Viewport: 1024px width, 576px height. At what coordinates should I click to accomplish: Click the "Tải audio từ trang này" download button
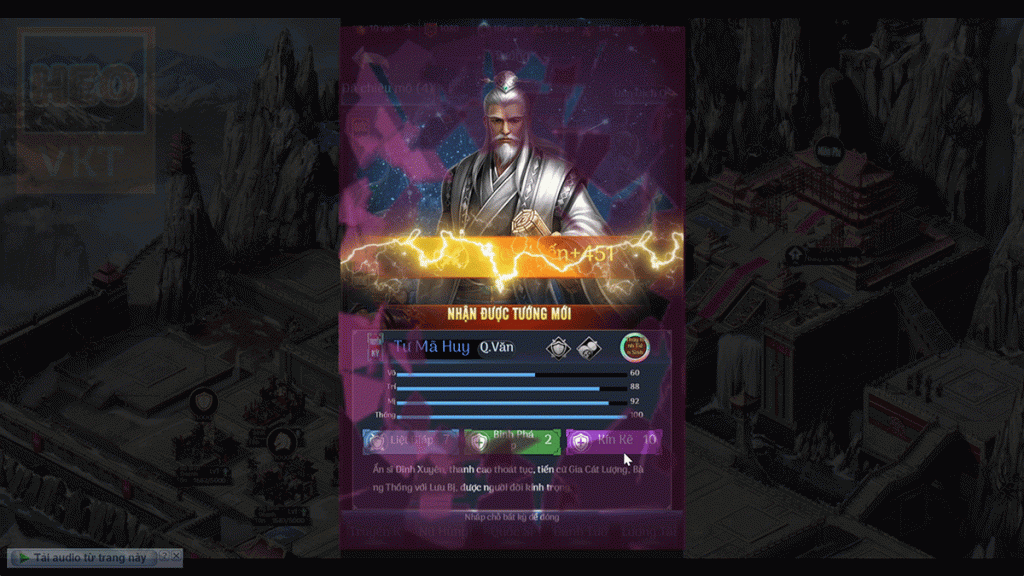(82, 557)
